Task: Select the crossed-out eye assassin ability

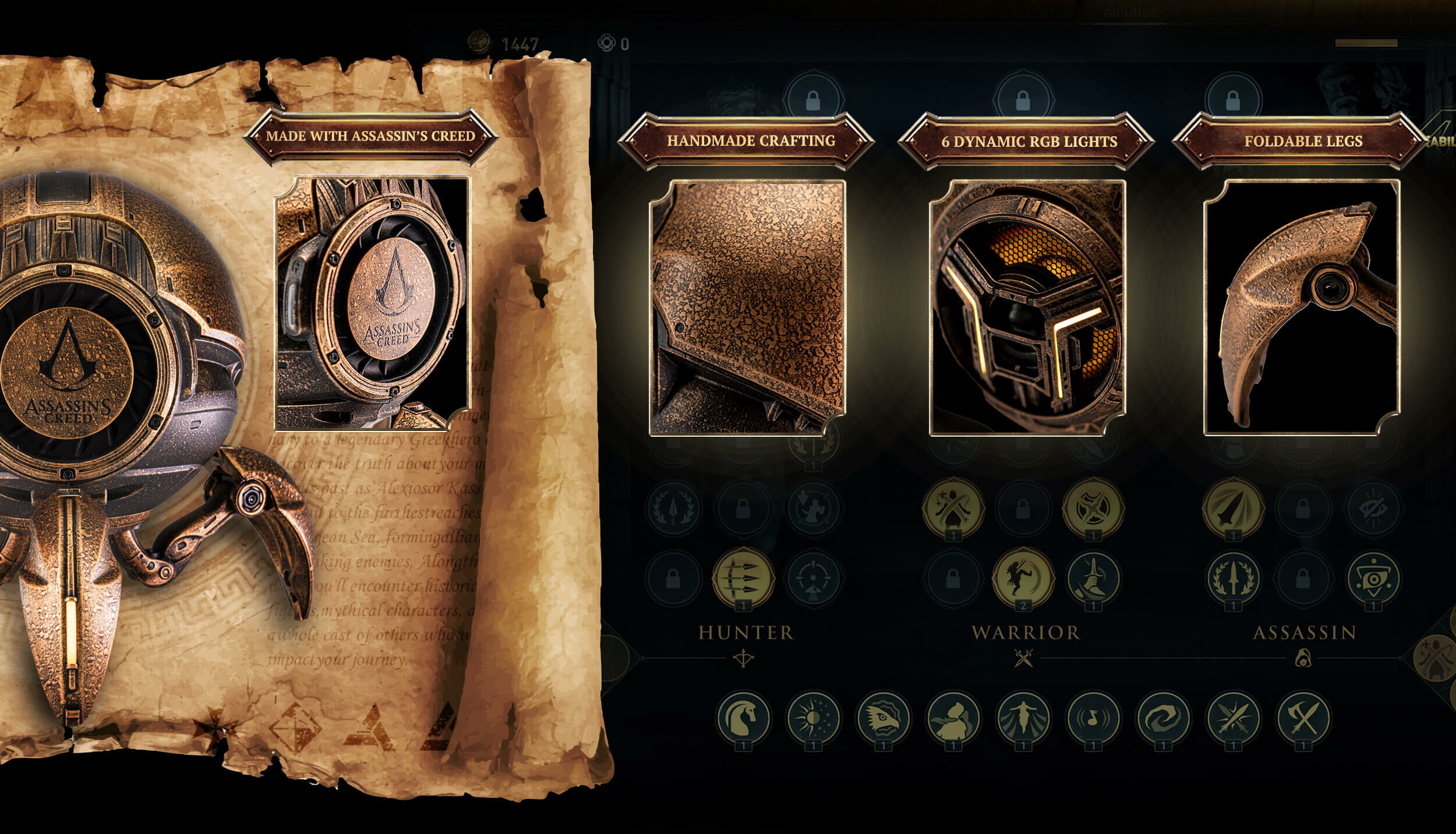Action: click(1373, 508)
